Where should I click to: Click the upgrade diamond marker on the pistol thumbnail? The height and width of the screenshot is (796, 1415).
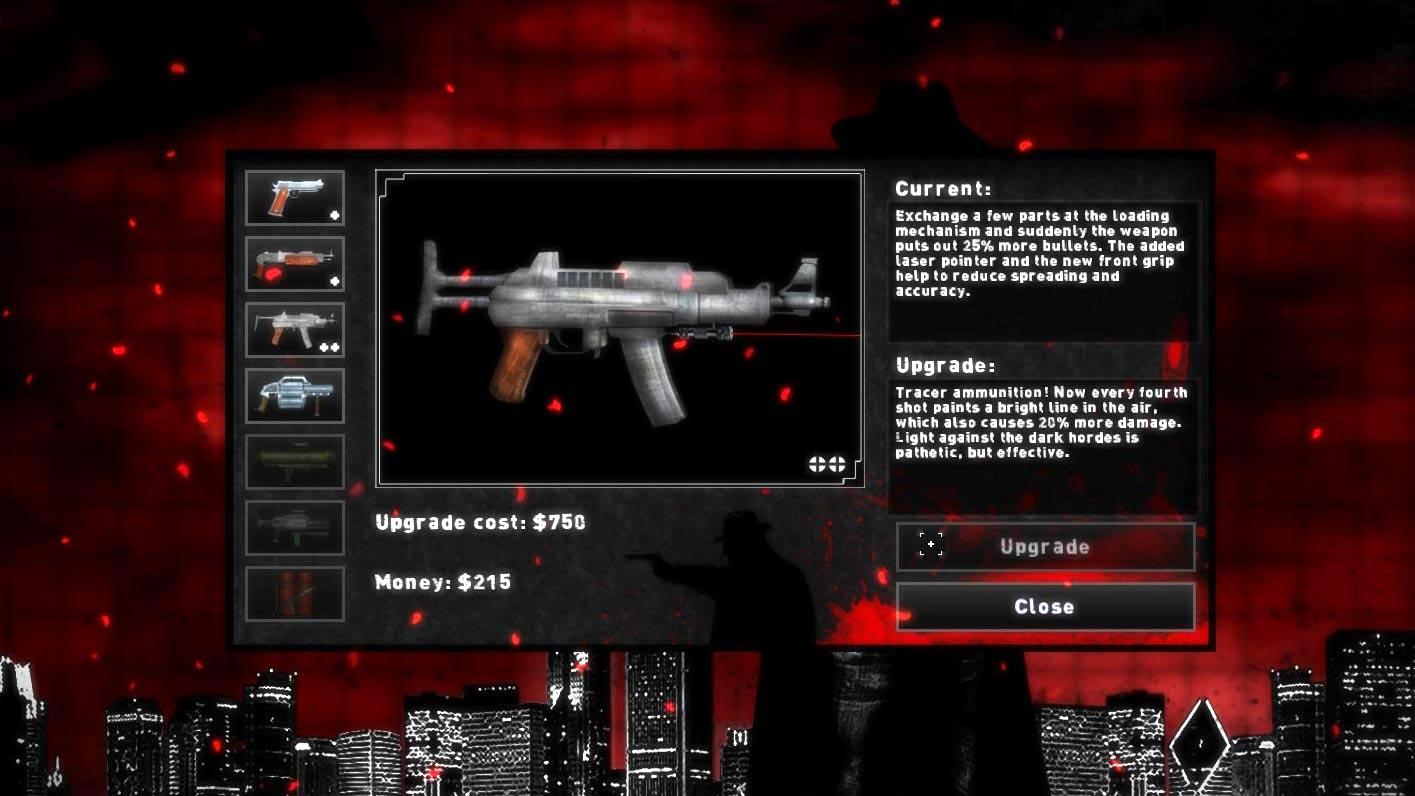click(335, 215)
